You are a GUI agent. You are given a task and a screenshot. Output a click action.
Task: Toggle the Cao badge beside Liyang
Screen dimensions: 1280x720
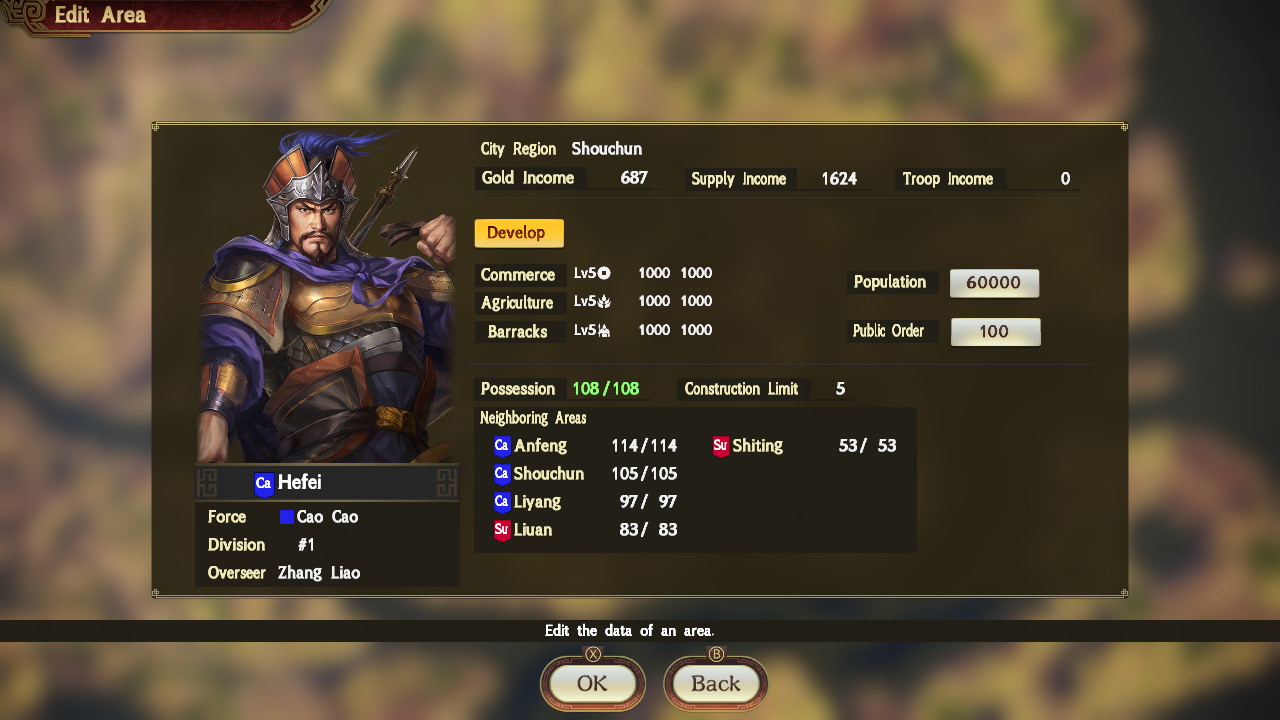click(x=502, y=502)
